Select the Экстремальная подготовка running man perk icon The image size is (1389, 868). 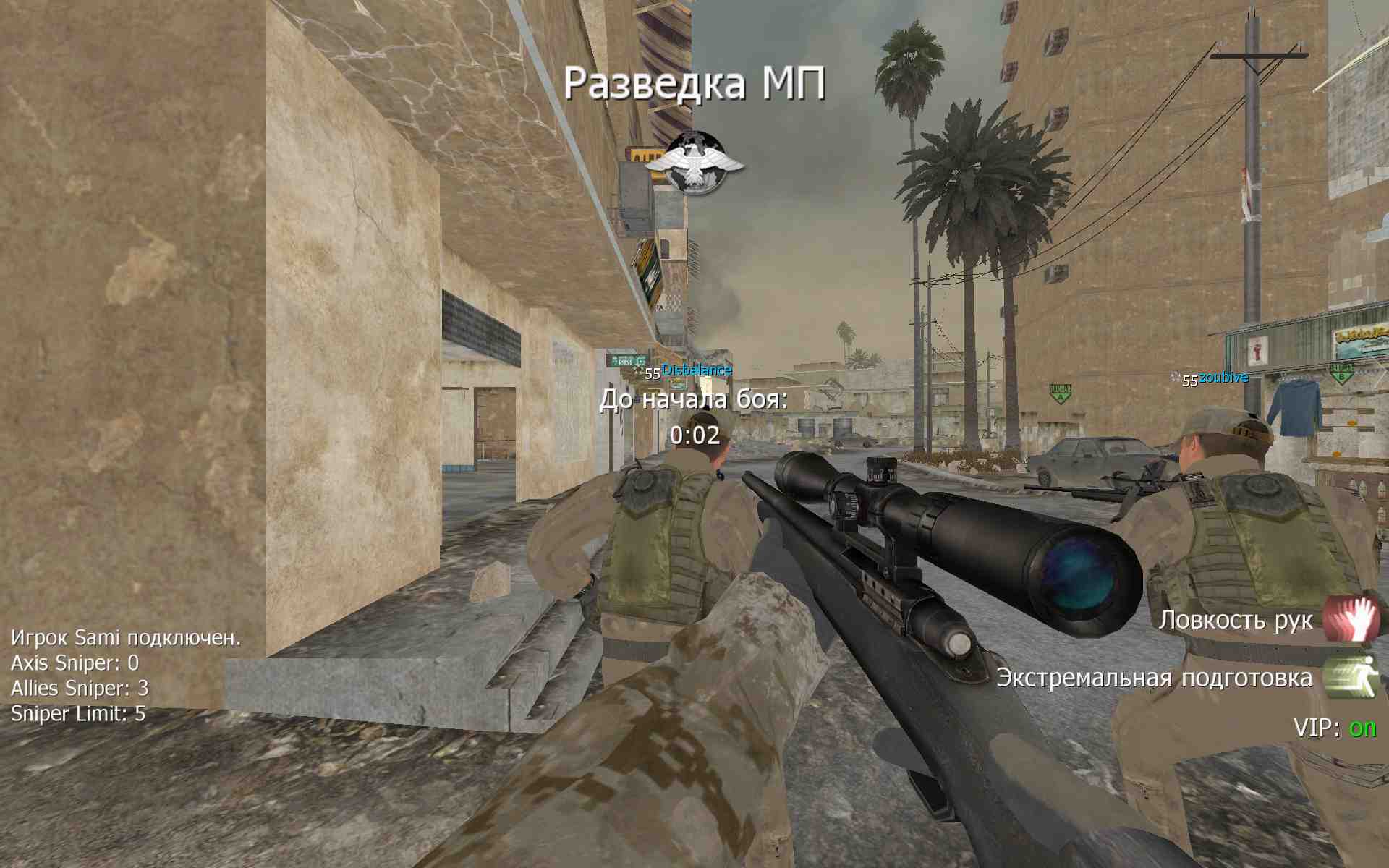tap(1351, 676)
